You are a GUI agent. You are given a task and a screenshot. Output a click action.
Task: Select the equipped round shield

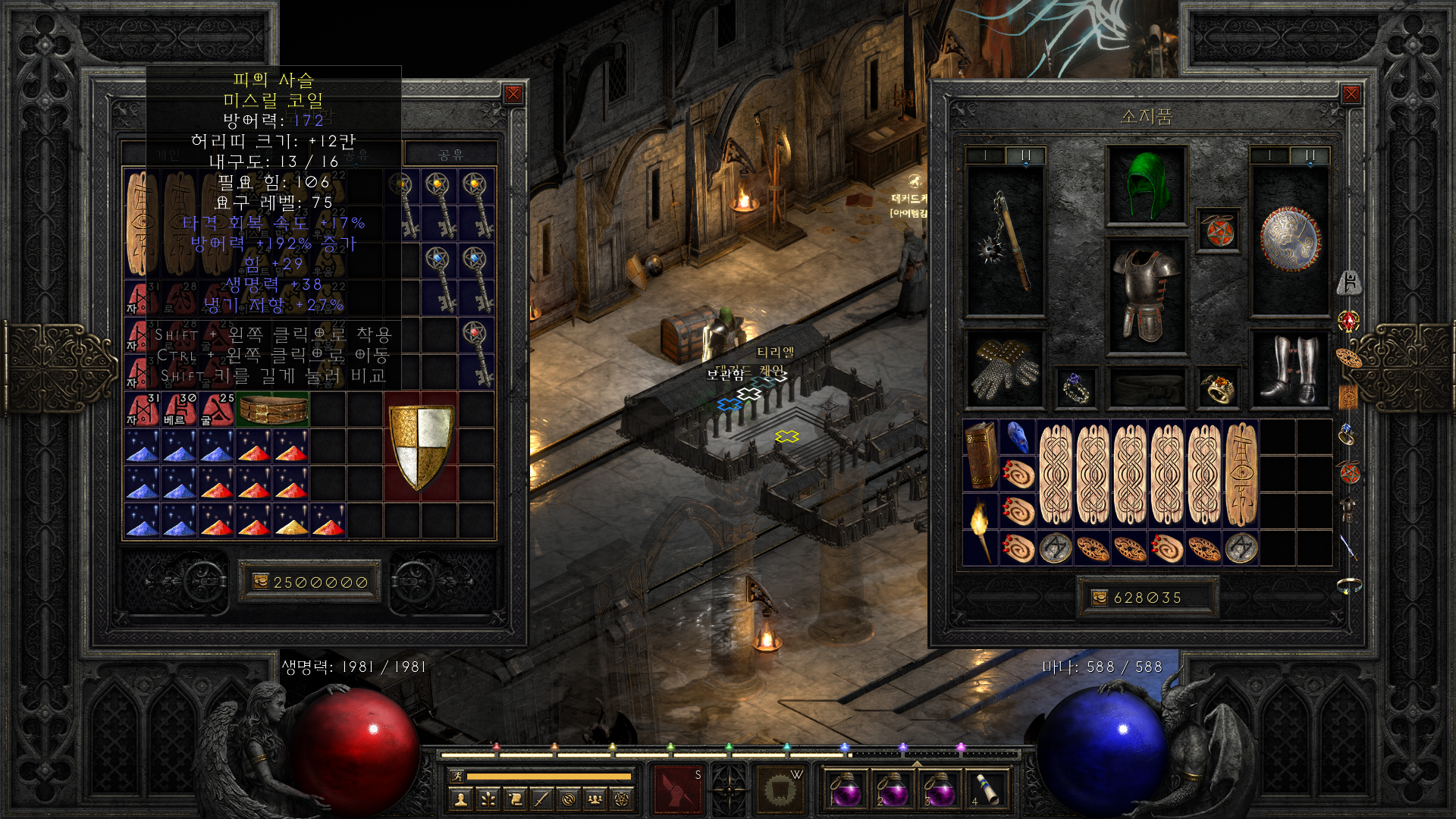coord(1289,240)
